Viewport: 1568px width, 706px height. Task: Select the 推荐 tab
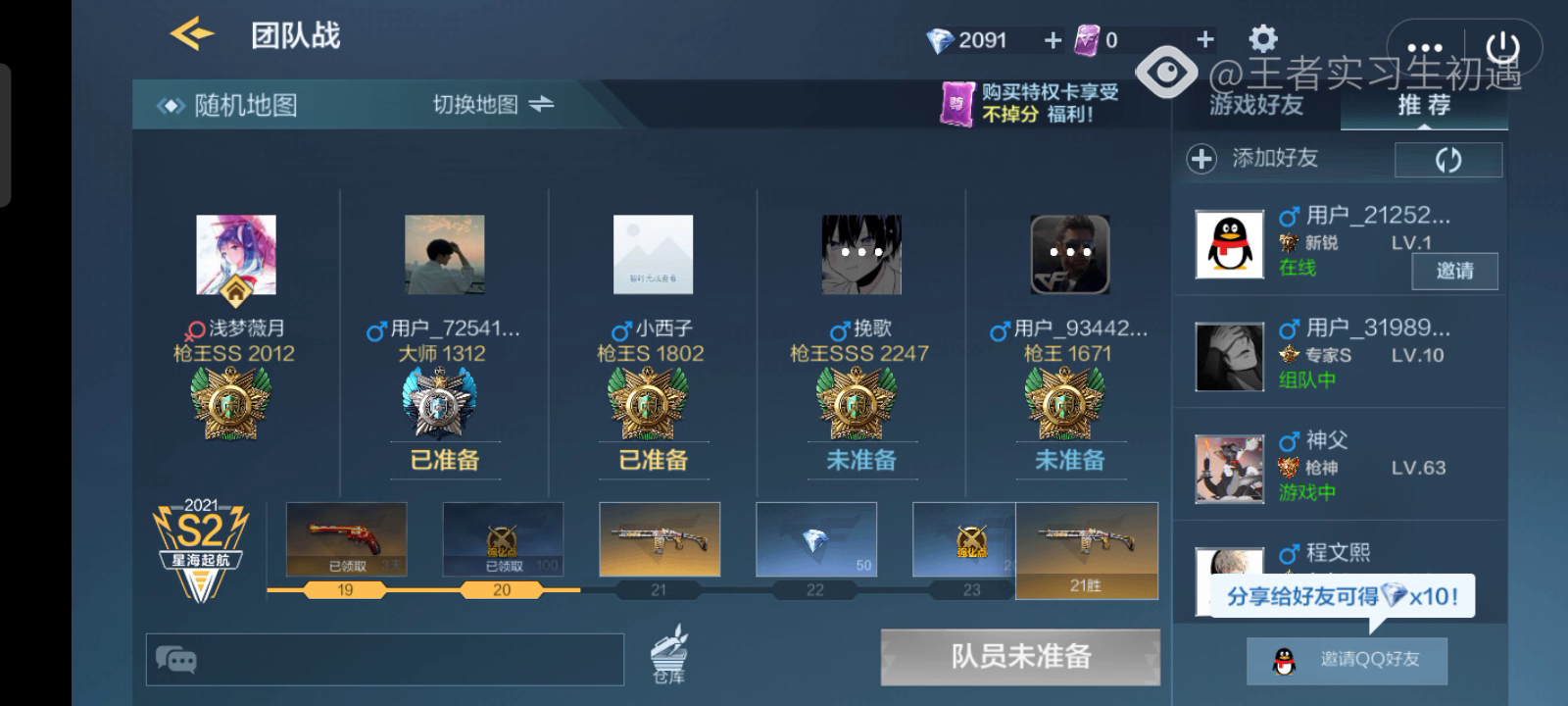click(x=1424, y=105)
